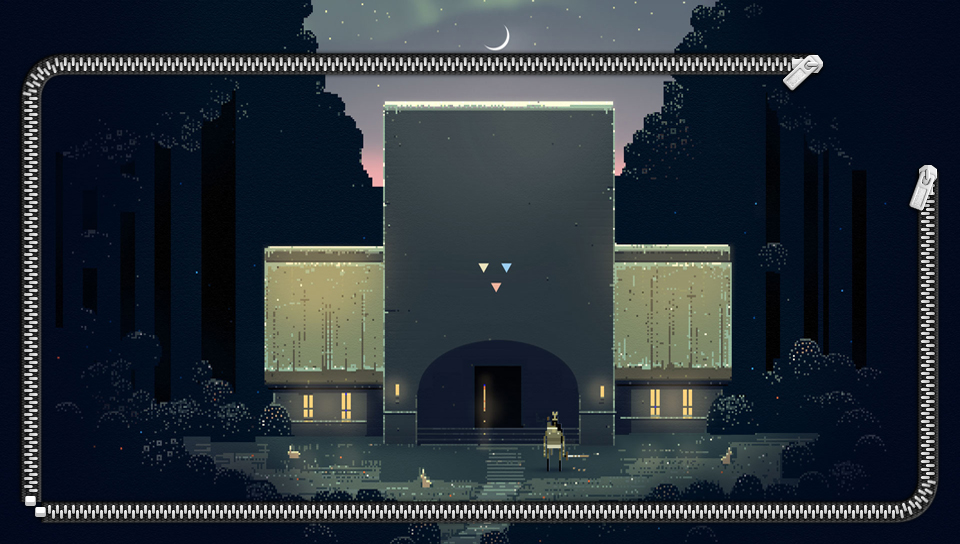Click the zipper pull on the top zipper
This screenshot has height=544, width=960.
(x=802, y=72)
